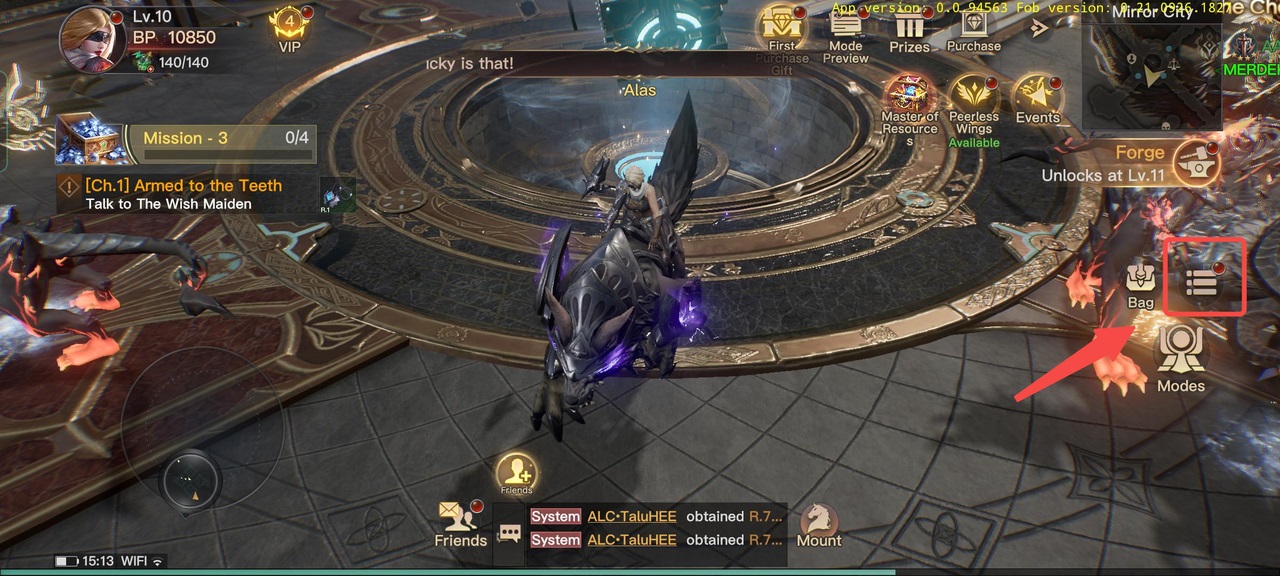Claim the First Purchase Gift
This screenshot has width=1280, height=576.
pos(782,30)
